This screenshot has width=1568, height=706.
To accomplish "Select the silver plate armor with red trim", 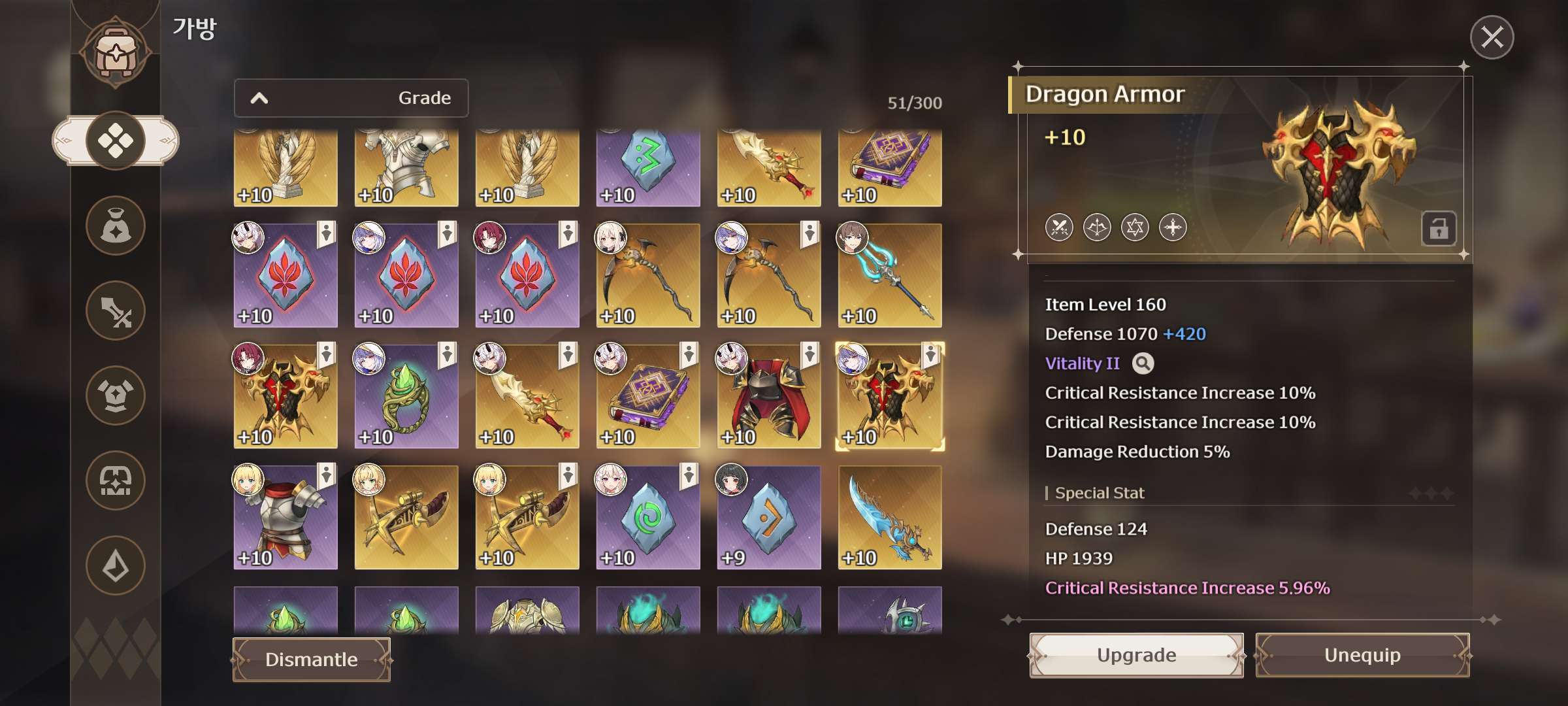I will 286,518.
